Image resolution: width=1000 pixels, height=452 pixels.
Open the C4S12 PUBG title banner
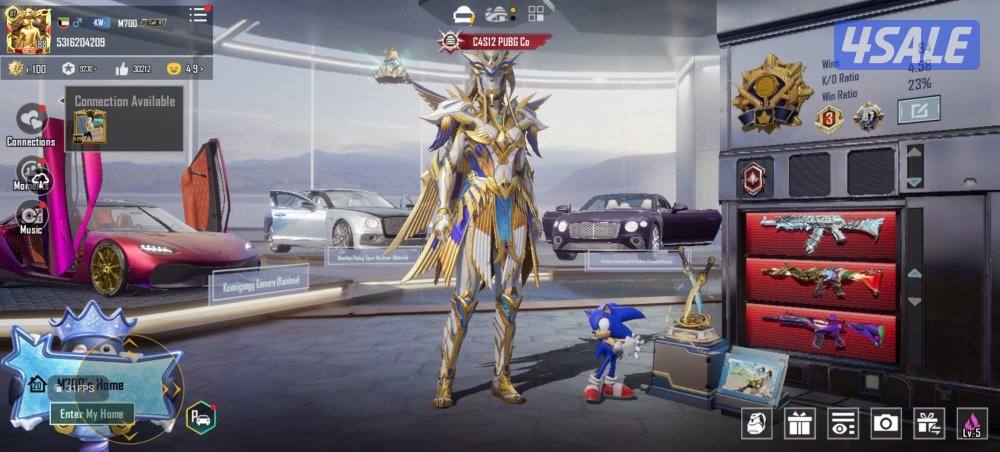coord(496,42)
